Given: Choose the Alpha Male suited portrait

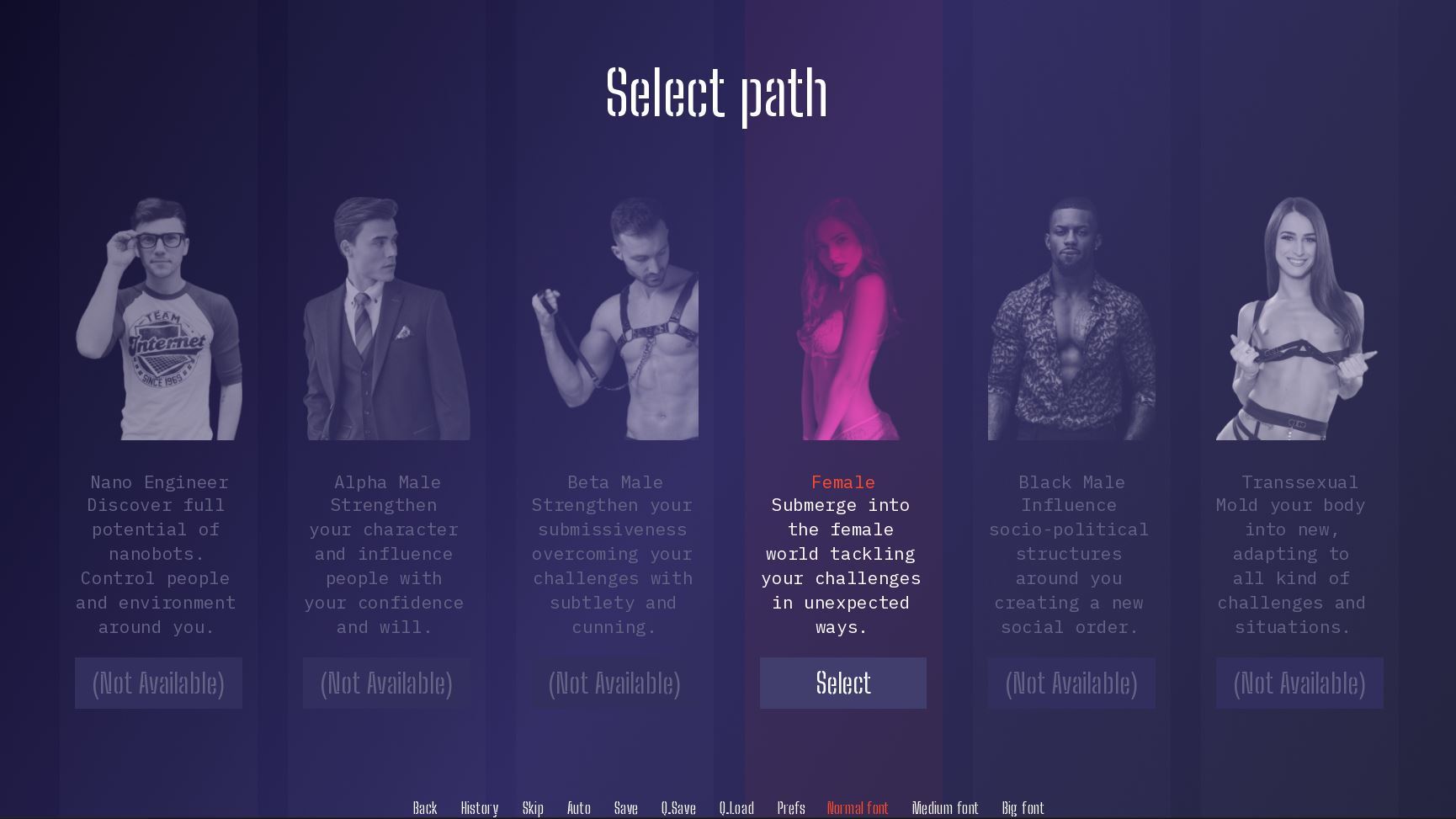Looking at the screenshot, I should pyautogui.click(x=386, y=320).
